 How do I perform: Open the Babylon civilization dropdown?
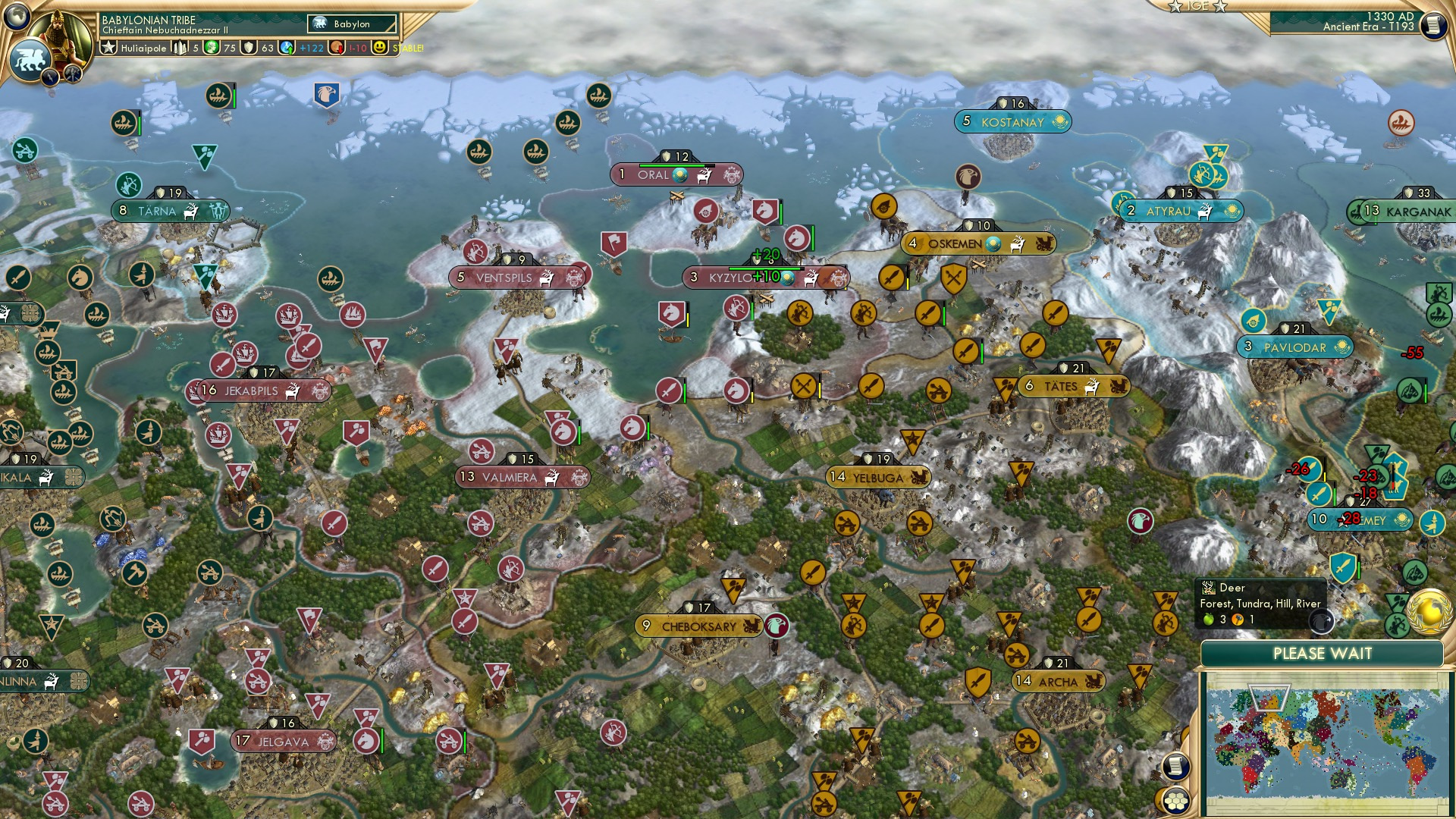tap(350, 24)
